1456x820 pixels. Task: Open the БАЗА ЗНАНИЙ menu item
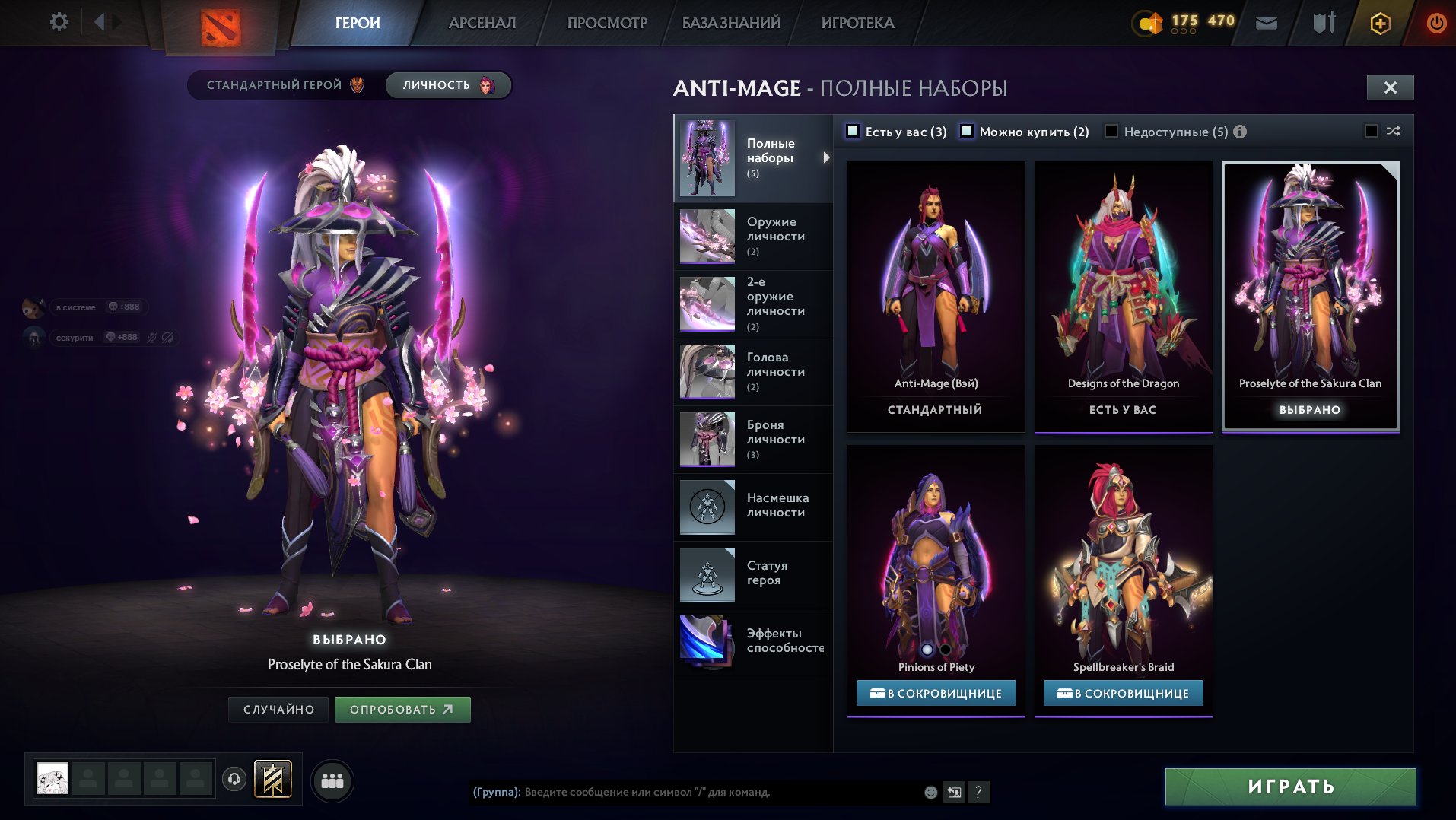(729, 22)
